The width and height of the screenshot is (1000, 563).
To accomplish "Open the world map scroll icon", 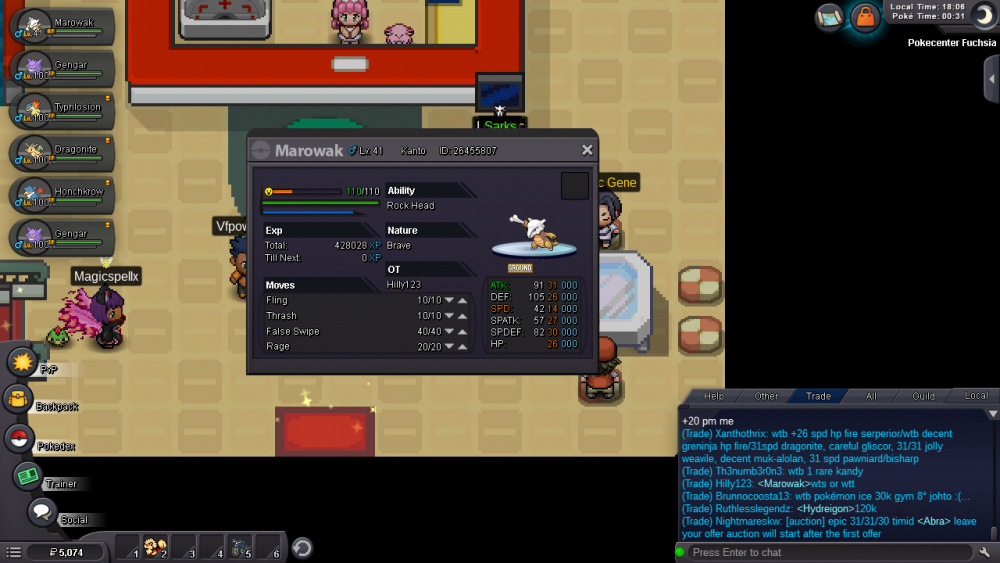I will 829,16.
